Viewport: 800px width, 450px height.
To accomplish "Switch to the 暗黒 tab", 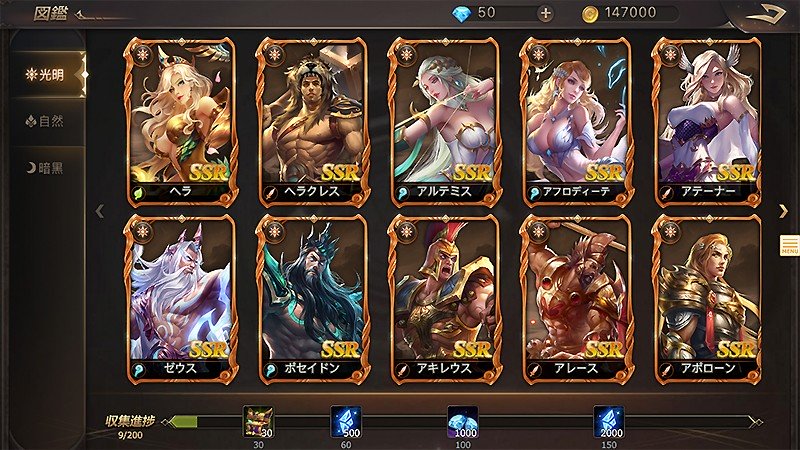I will tap(45, 167).
